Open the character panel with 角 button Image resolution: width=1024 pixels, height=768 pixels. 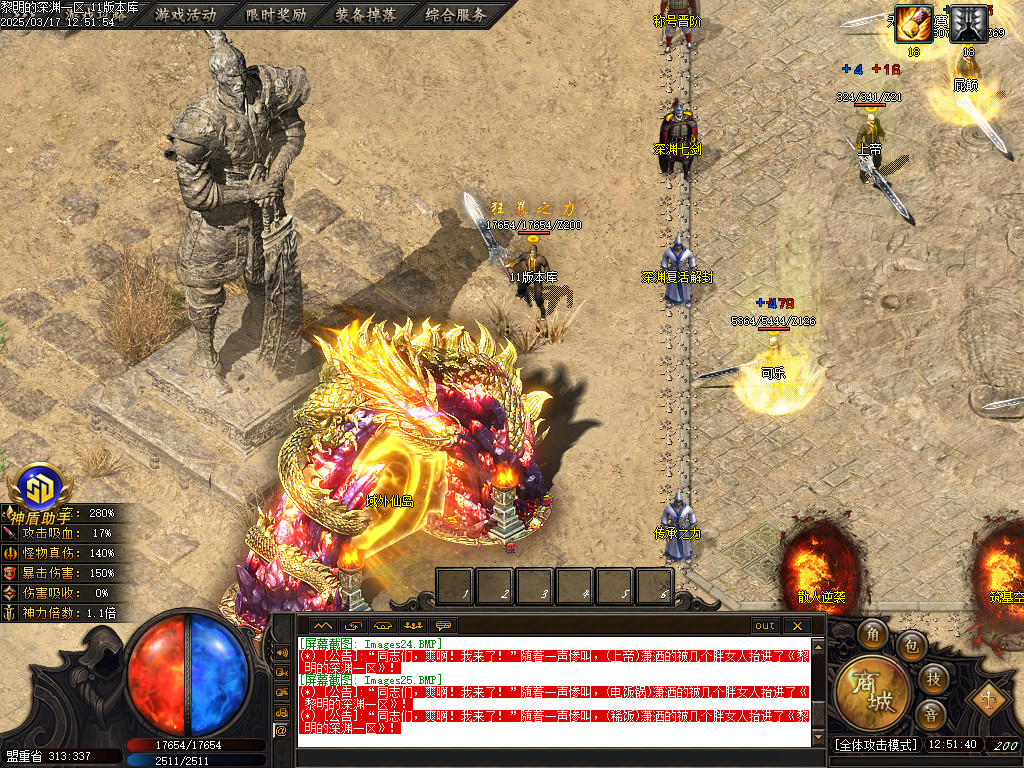point(875,634)
